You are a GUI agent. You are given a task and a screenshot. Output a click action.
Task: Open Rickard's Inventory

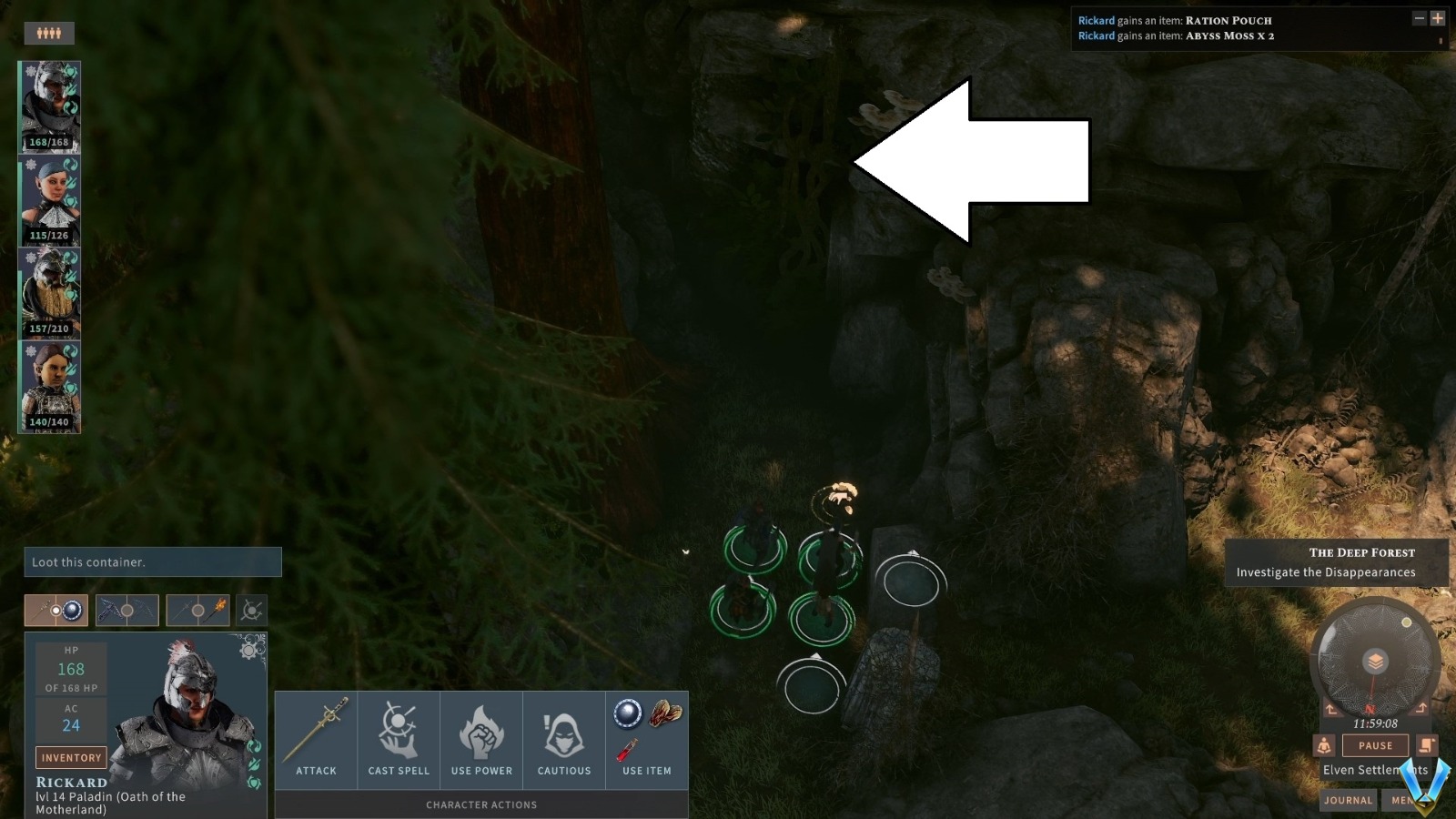point(71,757)
